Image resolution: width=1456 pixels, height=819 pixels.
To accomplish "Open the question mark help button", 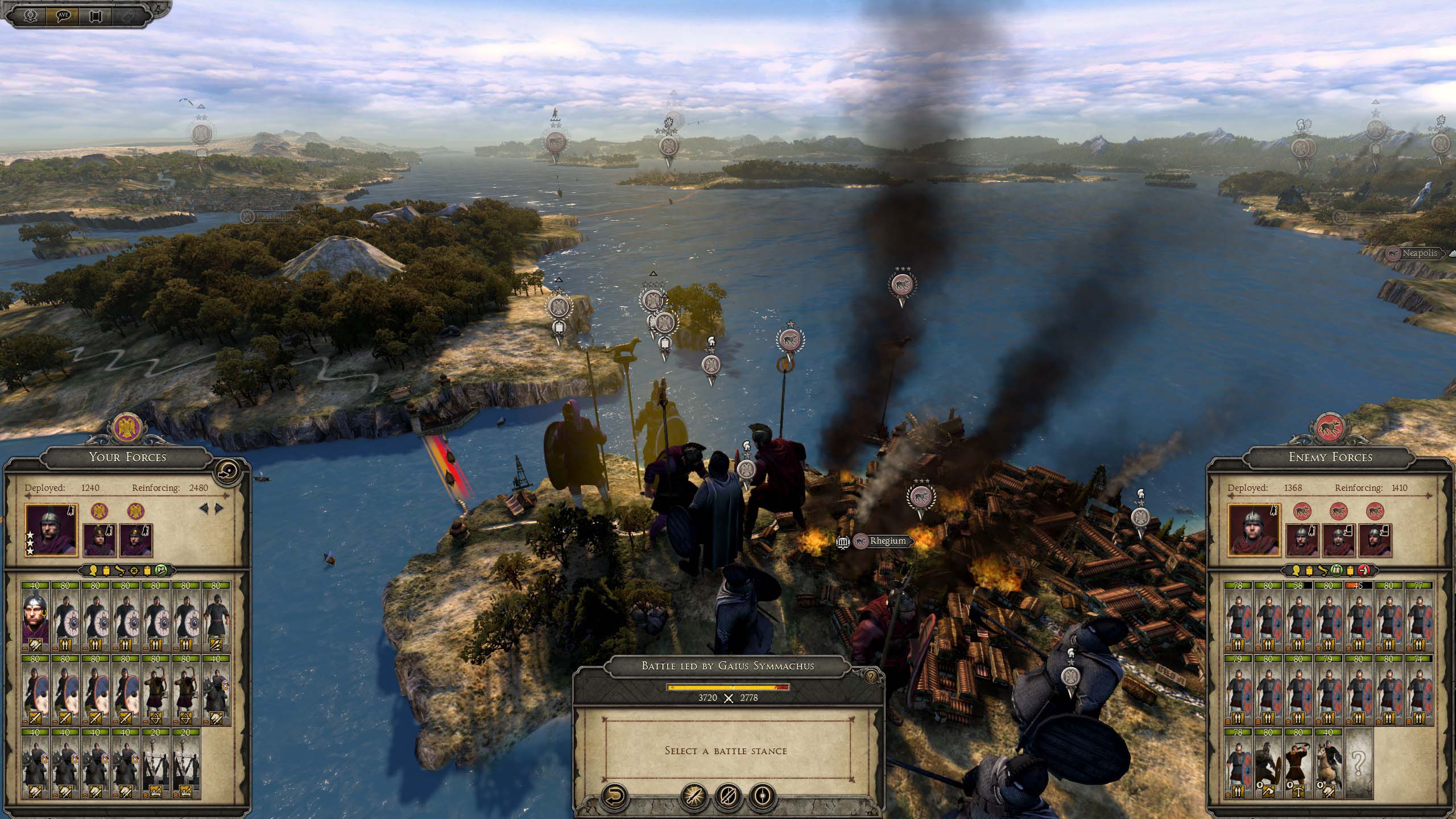I will point(870,676).
